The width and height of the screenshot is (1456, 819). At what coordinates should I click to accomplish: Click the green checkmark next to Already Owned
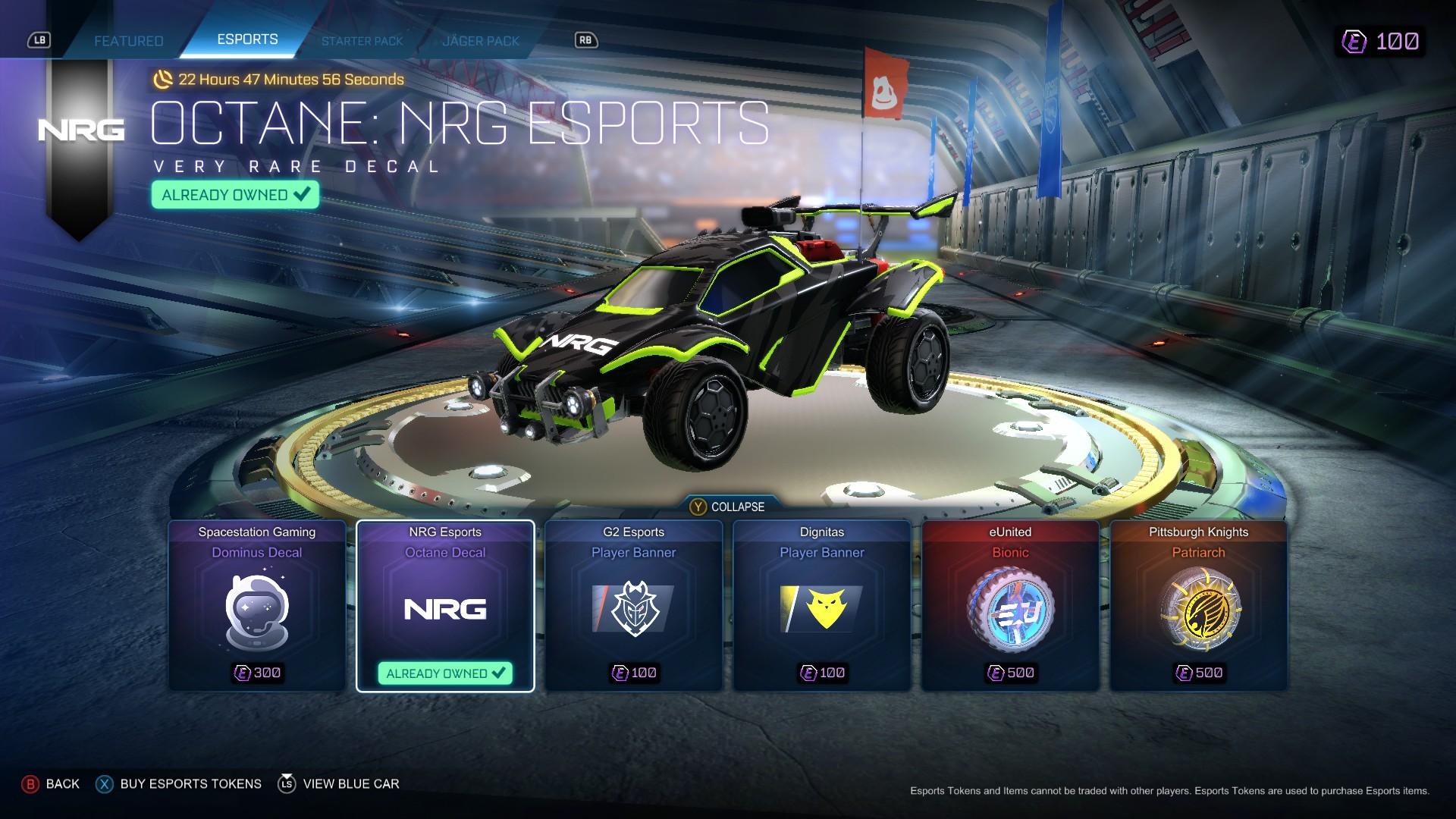pos(300,194)
